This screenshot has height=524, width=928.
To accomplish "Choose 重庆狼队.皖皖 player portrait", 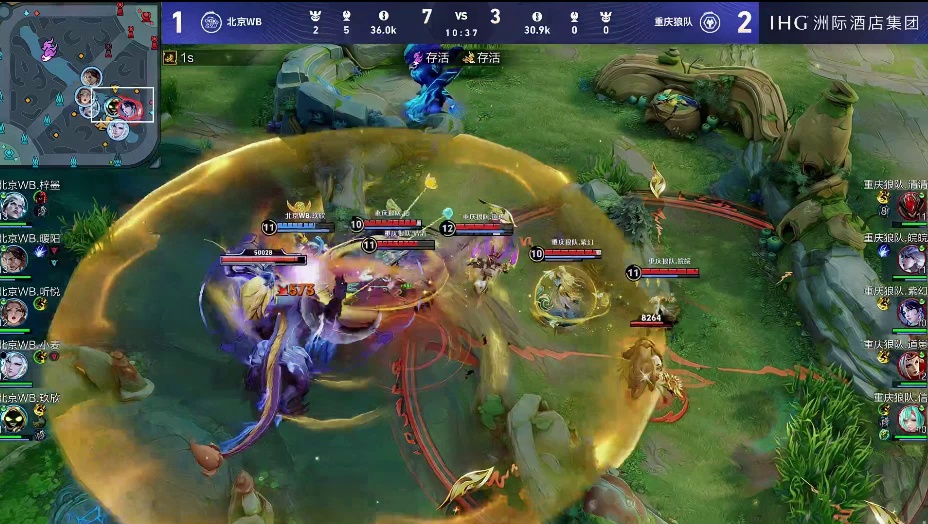I will click(x=911, y=260).
